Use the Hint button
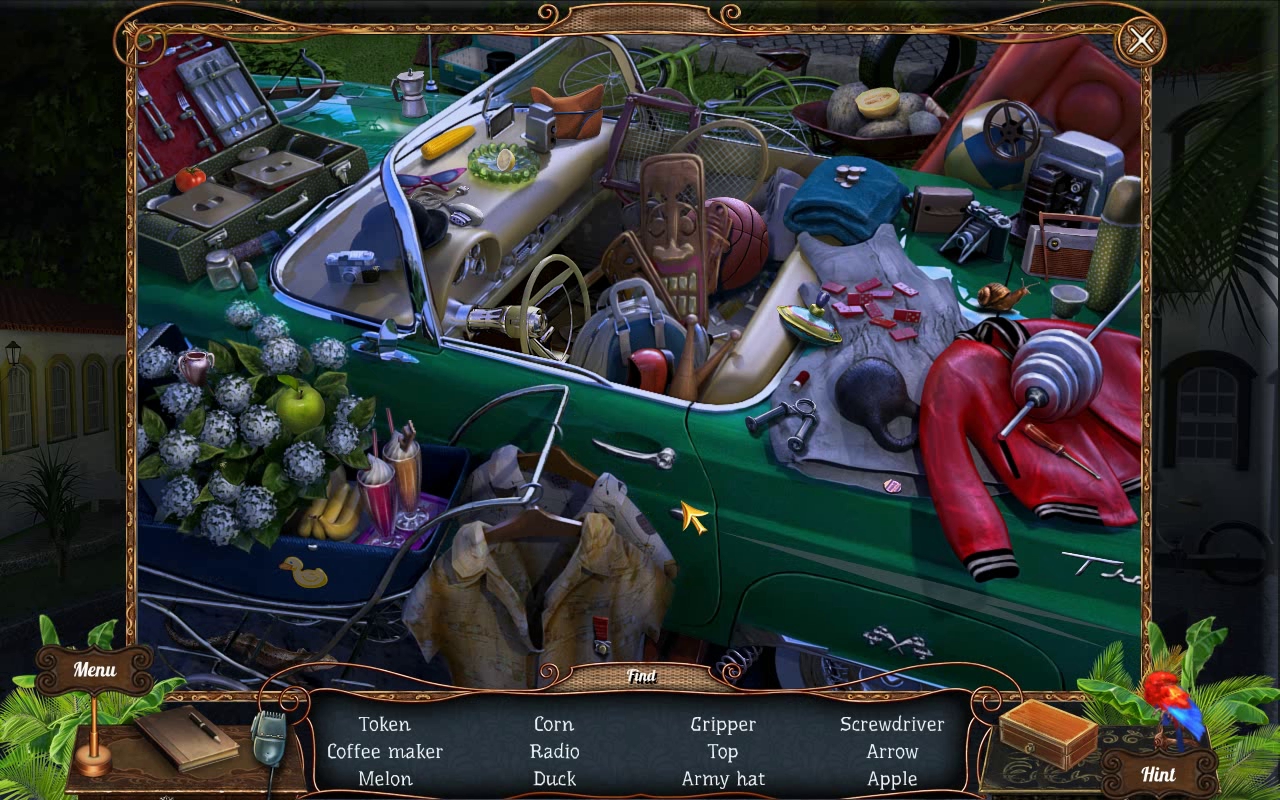This screenshot has width=1280, height=800. pos(1158,774)
